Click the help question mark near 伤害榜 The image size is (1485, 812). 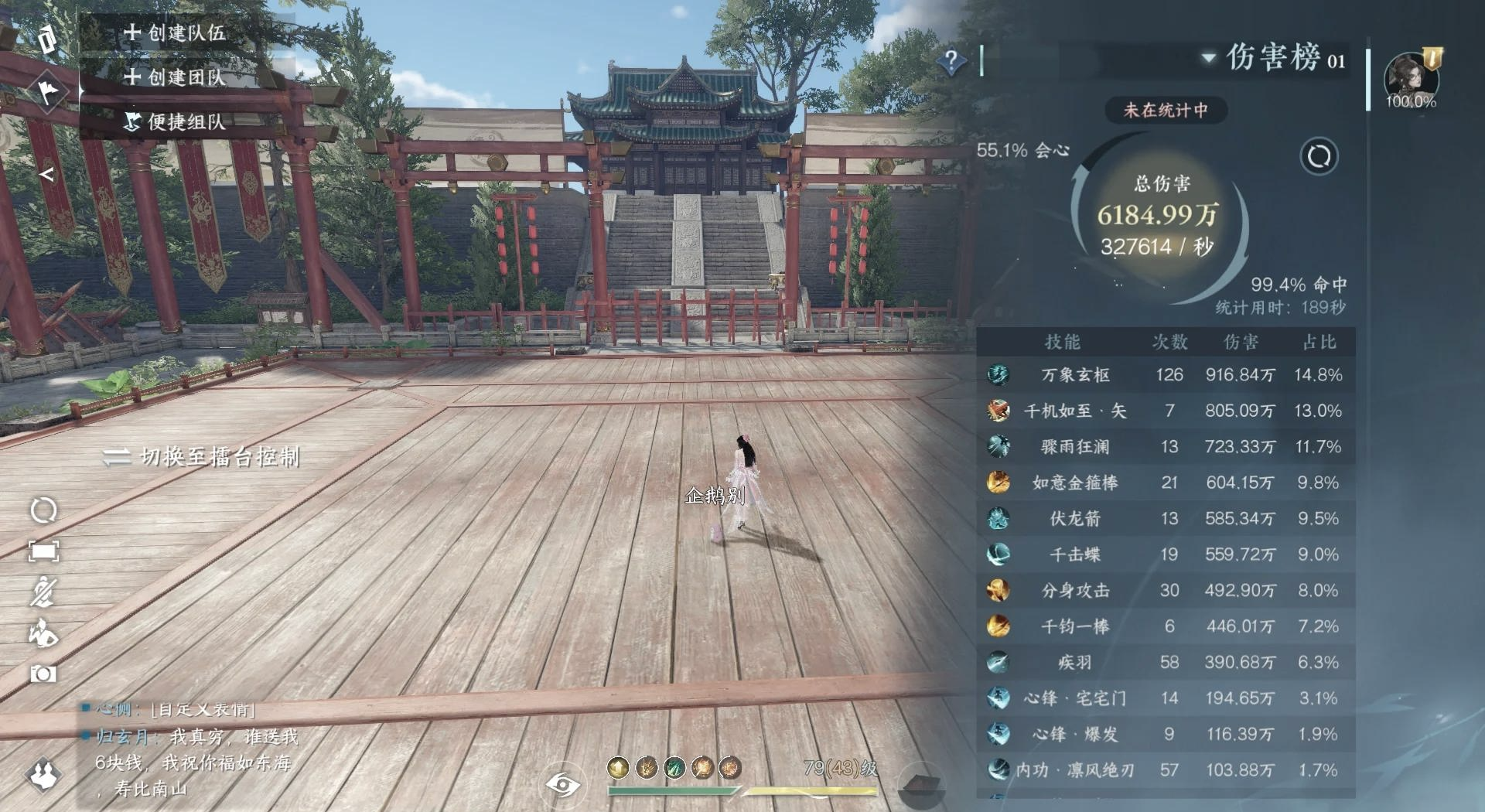951,60
